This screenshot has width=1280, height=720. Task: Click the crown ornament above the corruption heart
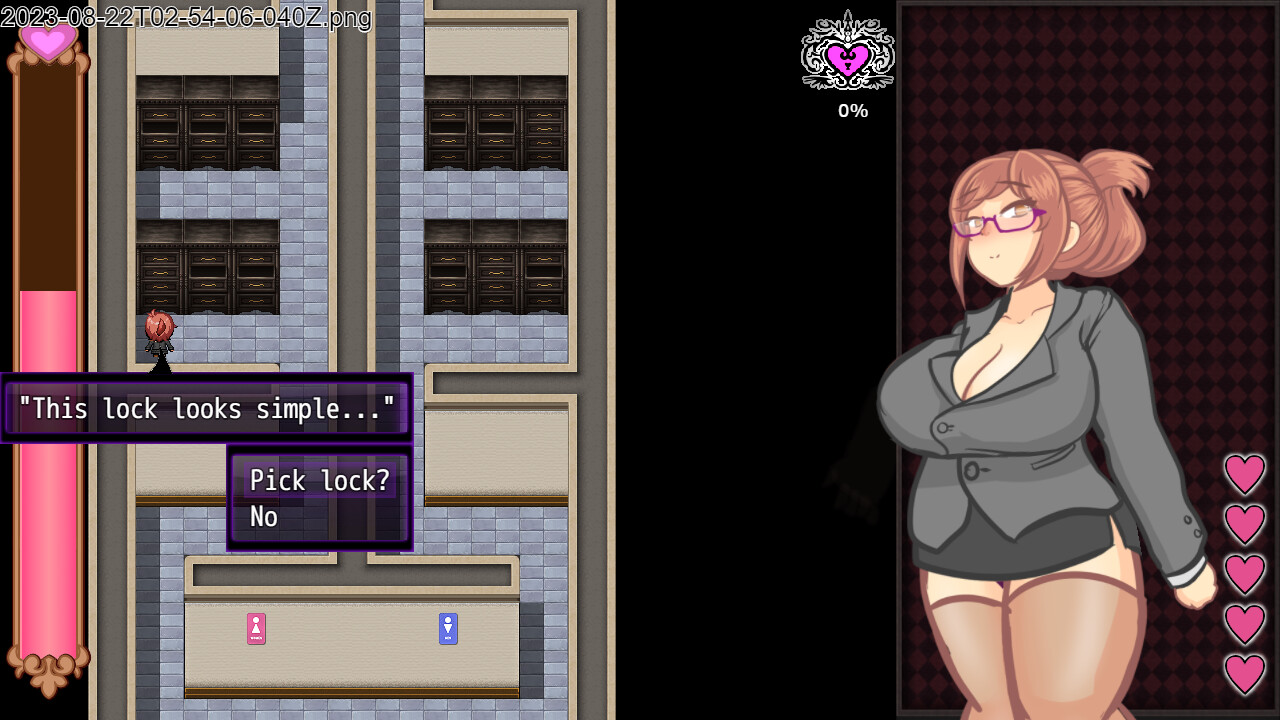(x=848, y=20)
